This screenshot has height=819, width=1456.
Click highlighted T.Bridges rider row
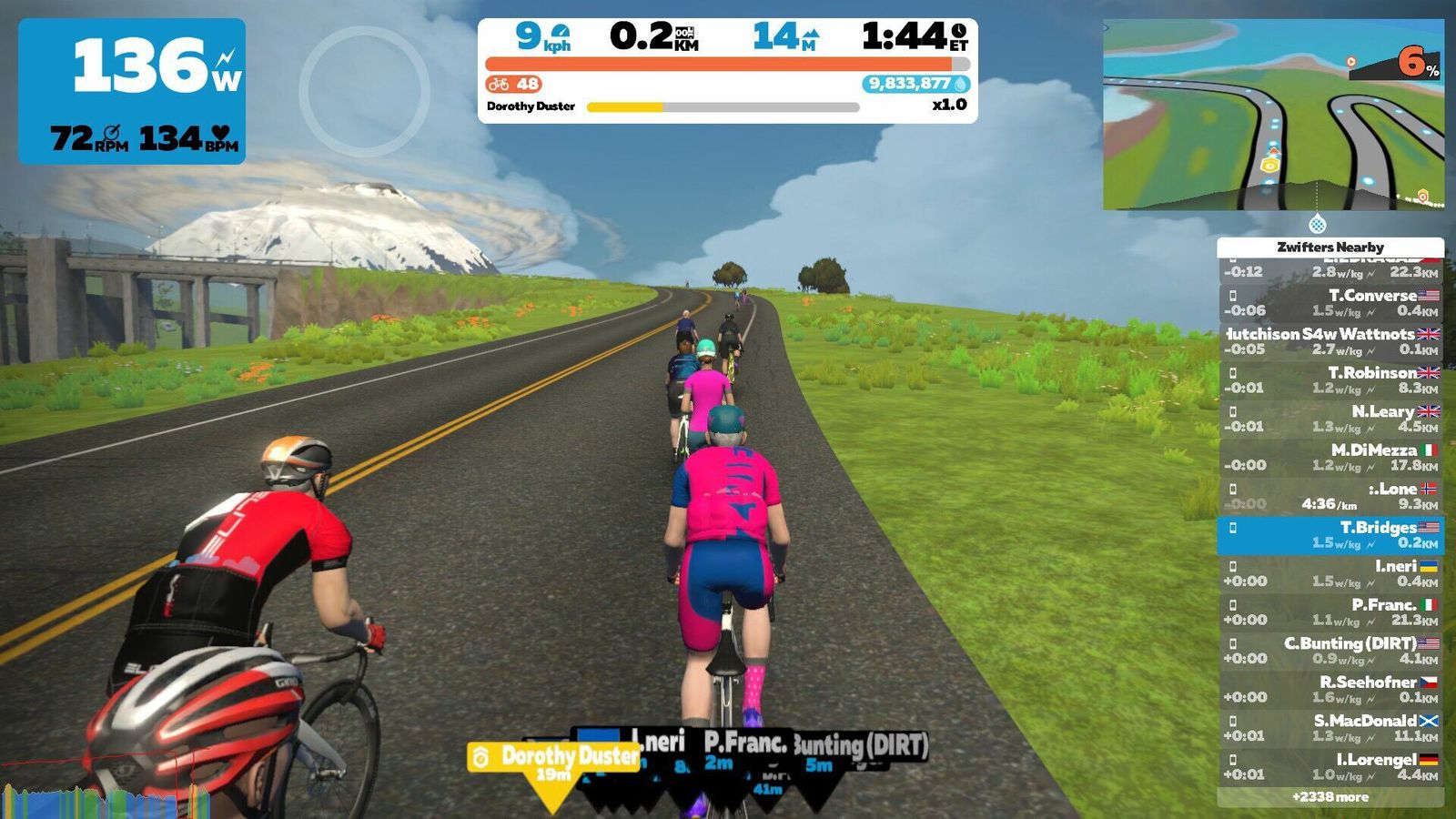point(1330,534)
